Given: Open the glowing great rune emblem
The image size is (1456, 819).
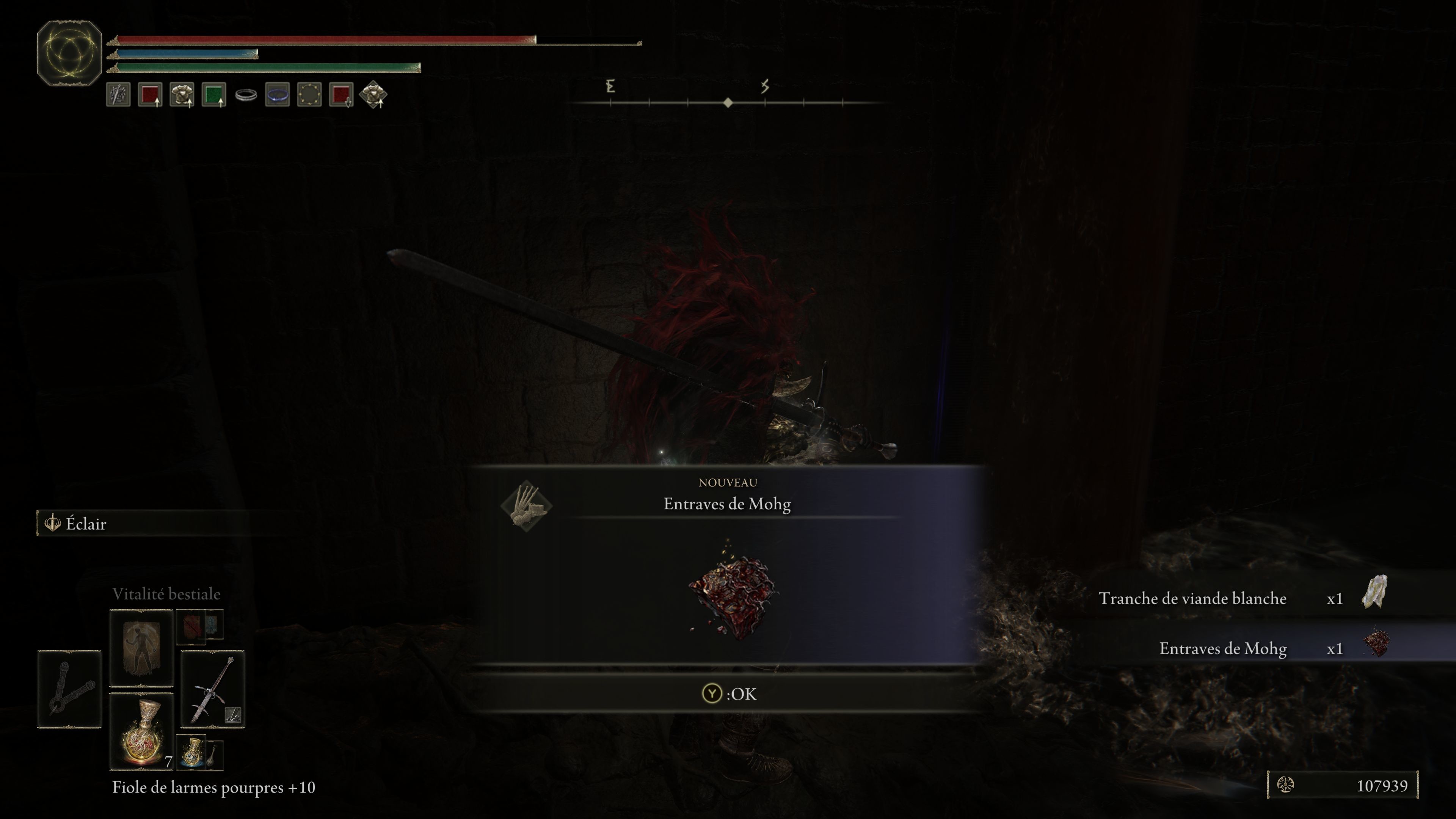Looking at the screenshot, I should (69, 53).
